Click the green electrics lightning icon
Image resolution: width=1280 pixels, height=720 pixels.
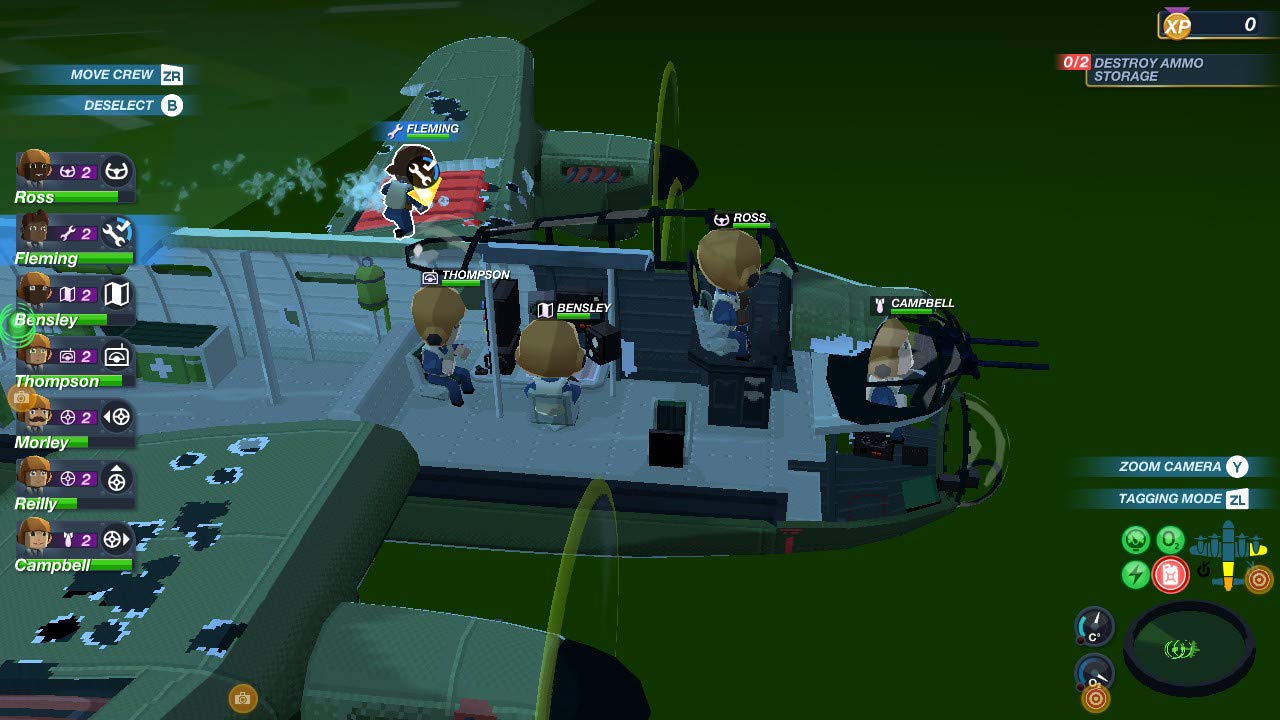click(x=1134, y=573)
